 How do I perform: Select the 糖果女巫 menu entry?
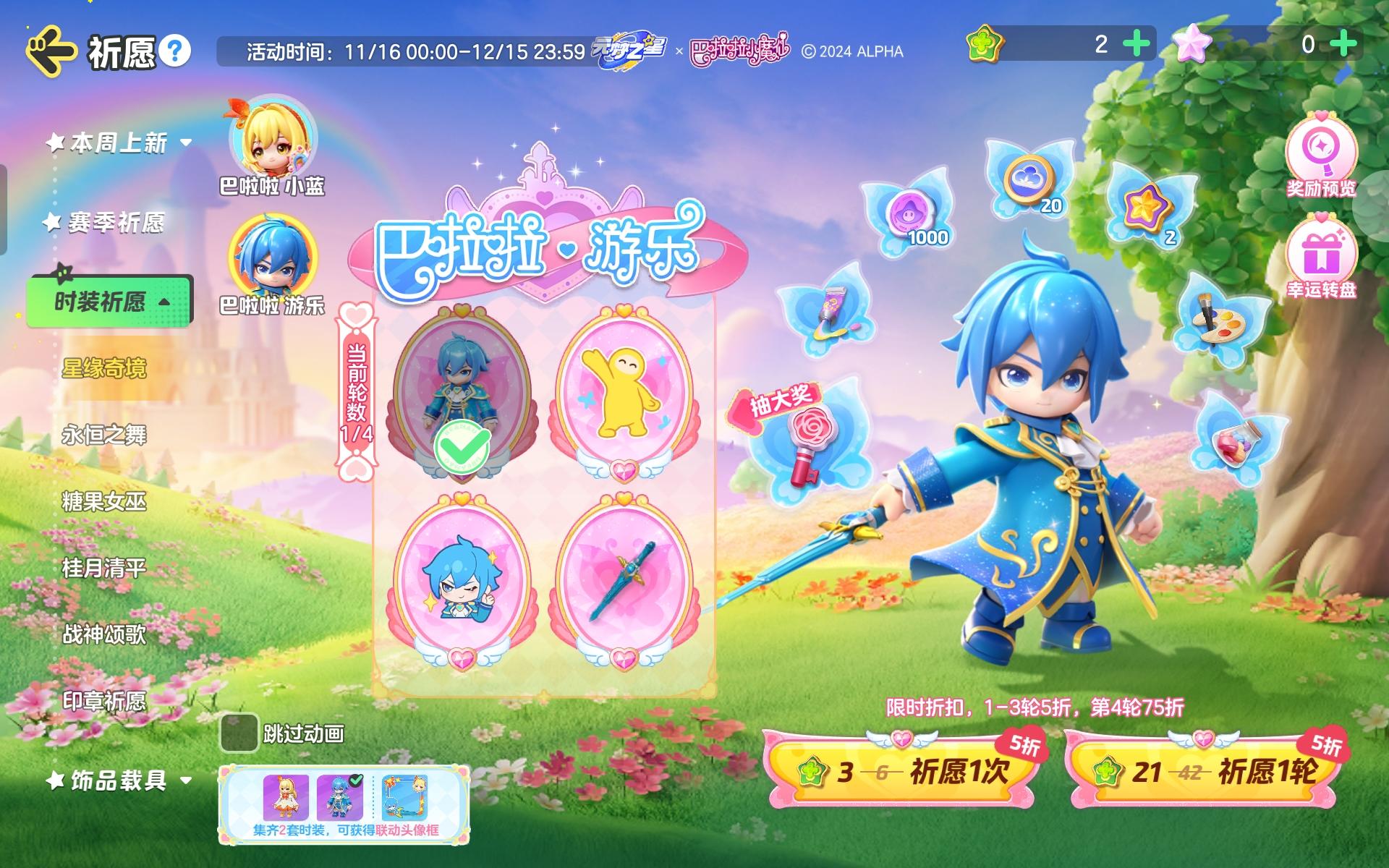click(103, 502)
